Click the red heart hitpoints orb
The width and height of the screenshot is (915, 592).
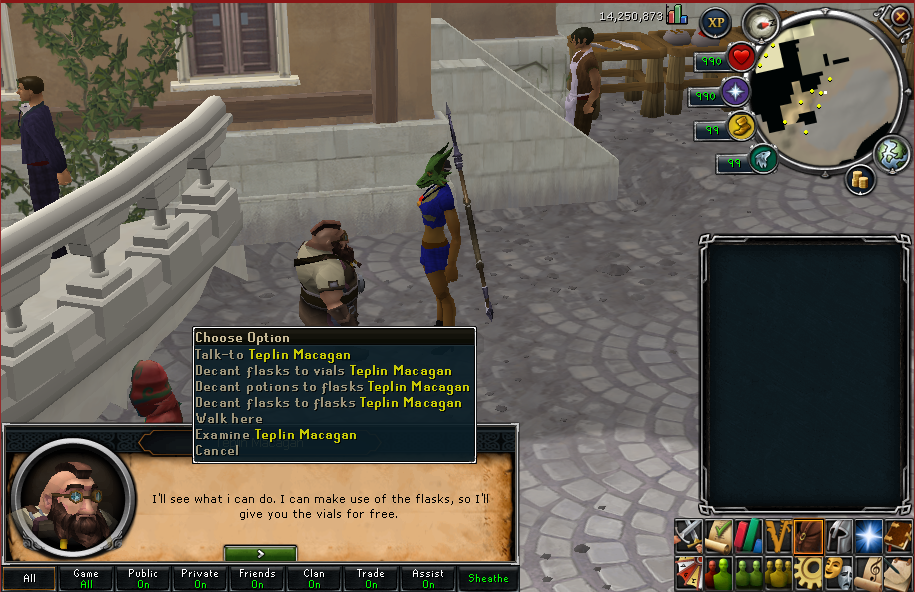click(741, 58)
